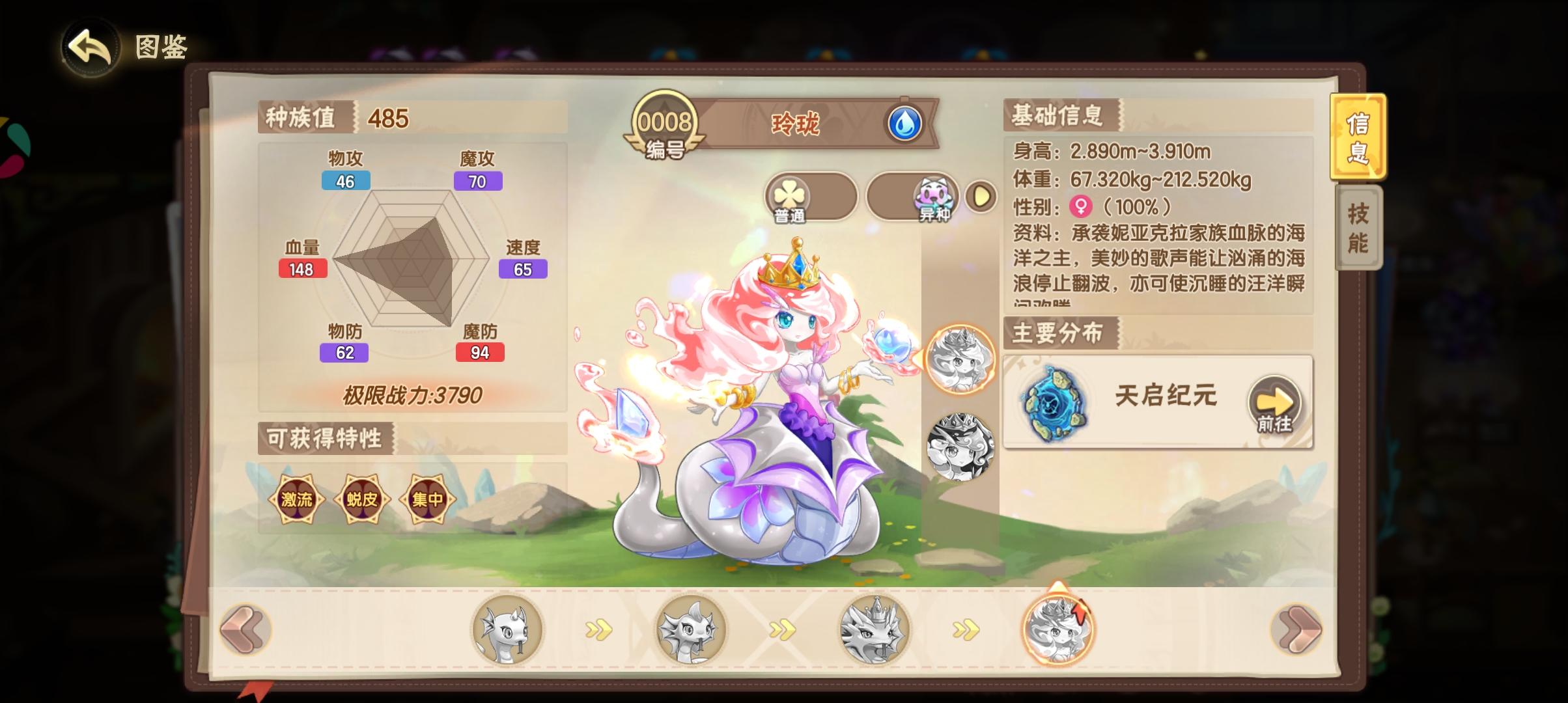Click the left navigation arrow at the bottom
Viewport: 1568px width, 703px height.
point(246,630)
